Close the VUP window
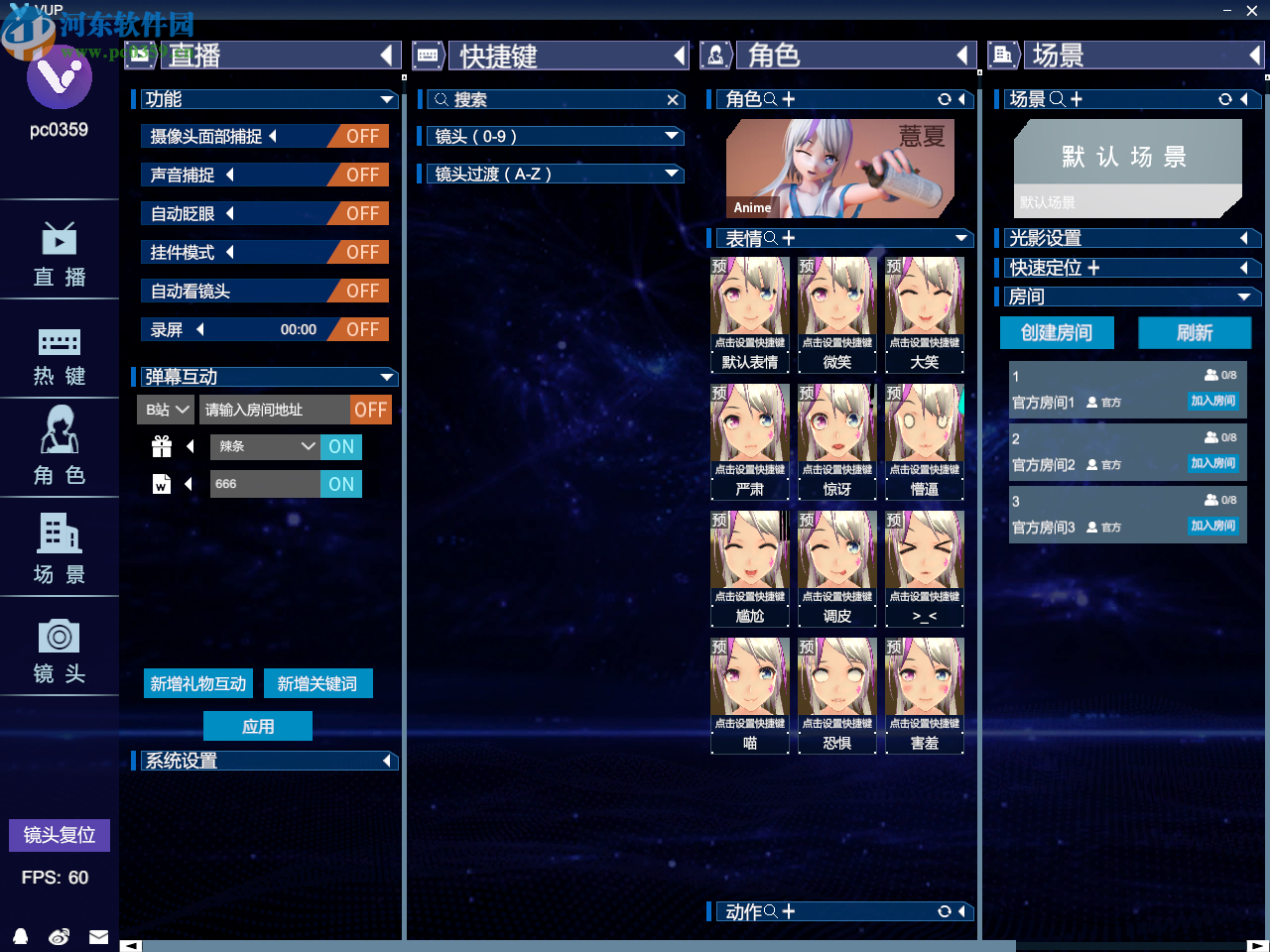 click(1252, 10)
